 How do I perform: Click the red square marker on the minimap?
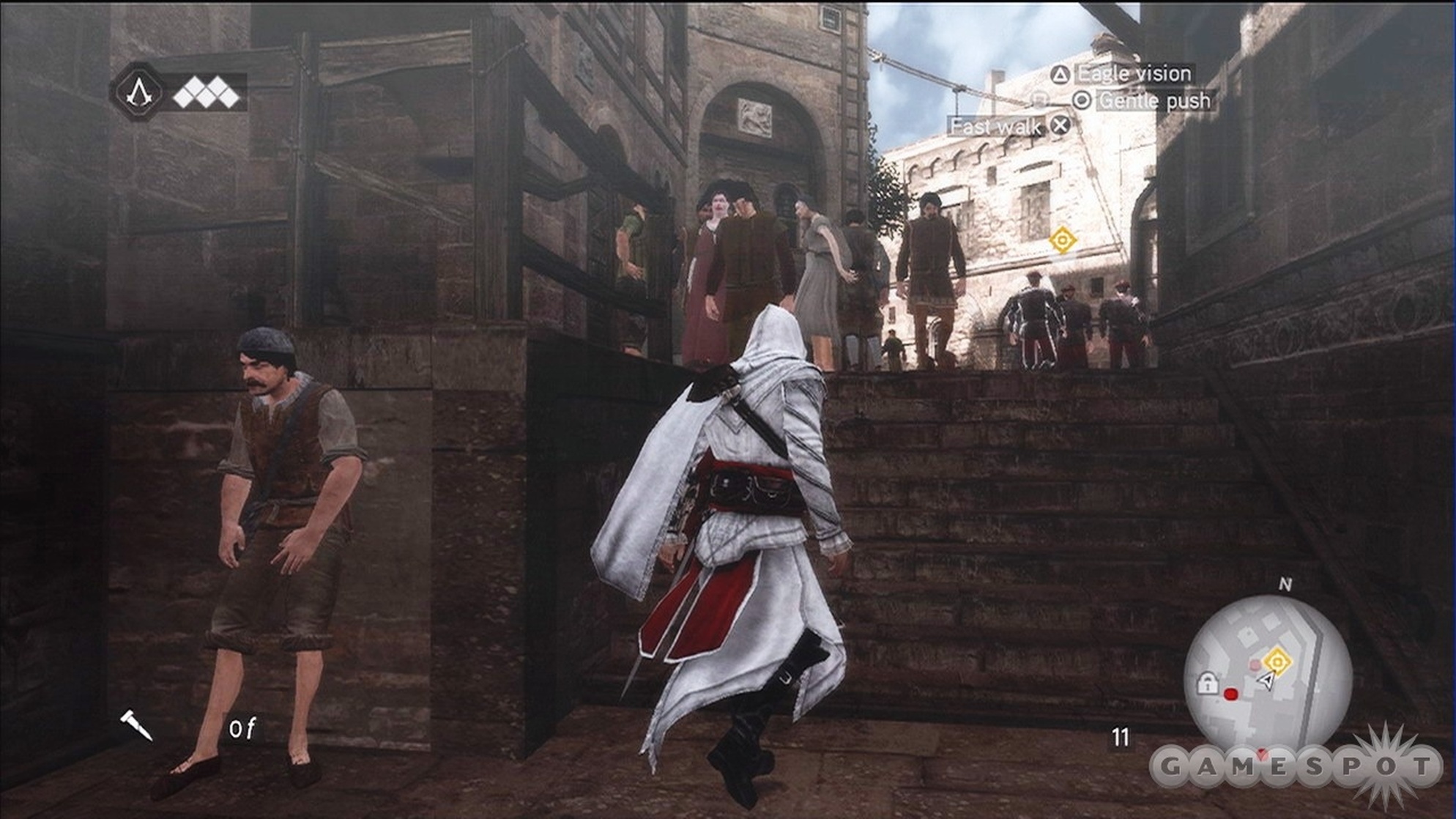click(x=1230, y=693)
